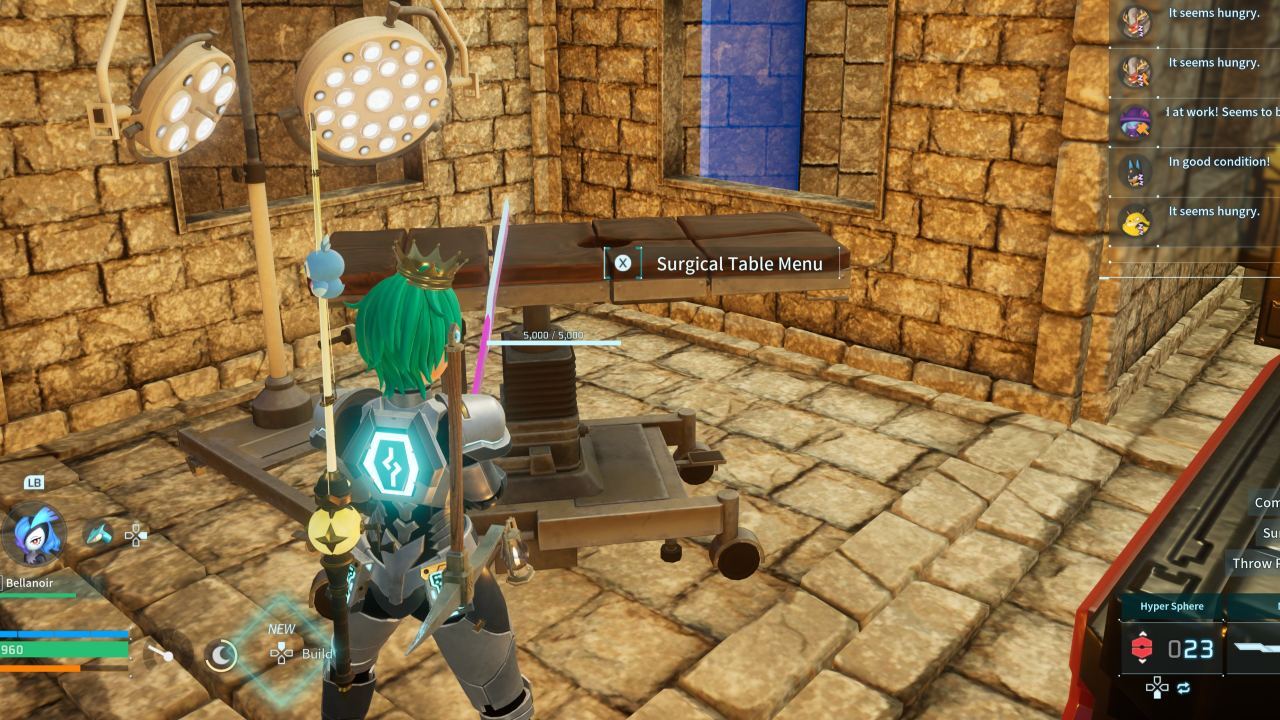
Task: Click the crescent moon time-of-day icon
Action: pos(220,655)
